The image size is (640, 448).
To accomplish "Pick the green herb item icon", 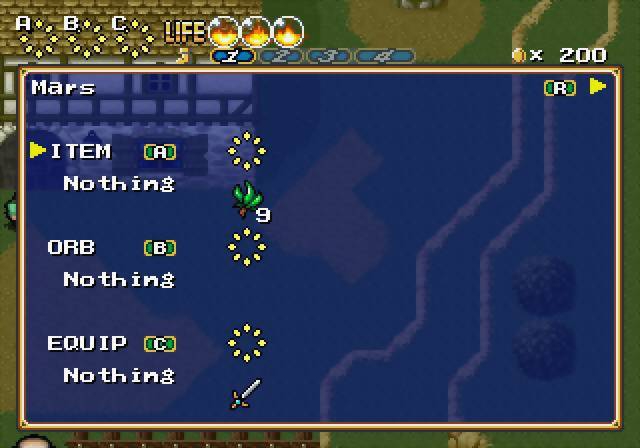I will click(x=246, y=199).
